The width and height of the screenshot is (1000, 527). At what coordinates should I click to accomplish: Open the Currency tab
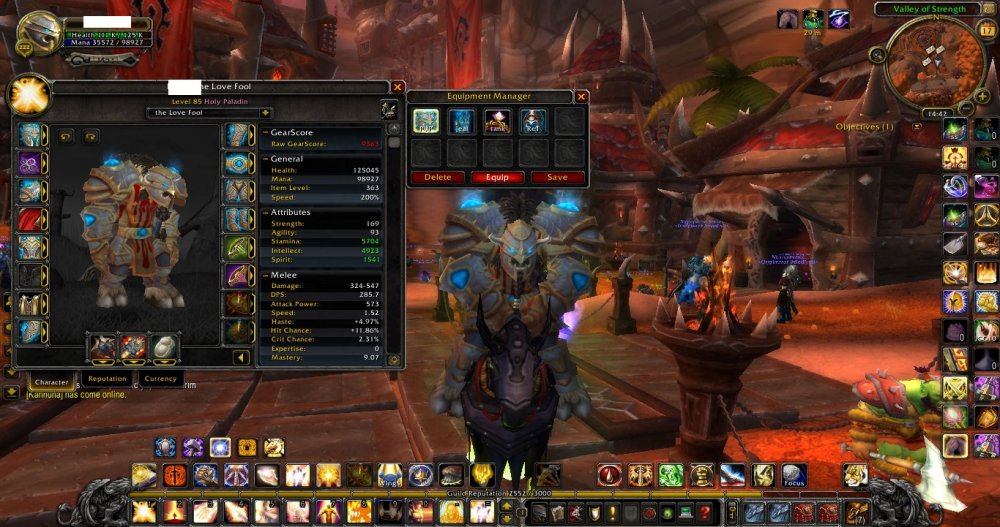(160, 379)
